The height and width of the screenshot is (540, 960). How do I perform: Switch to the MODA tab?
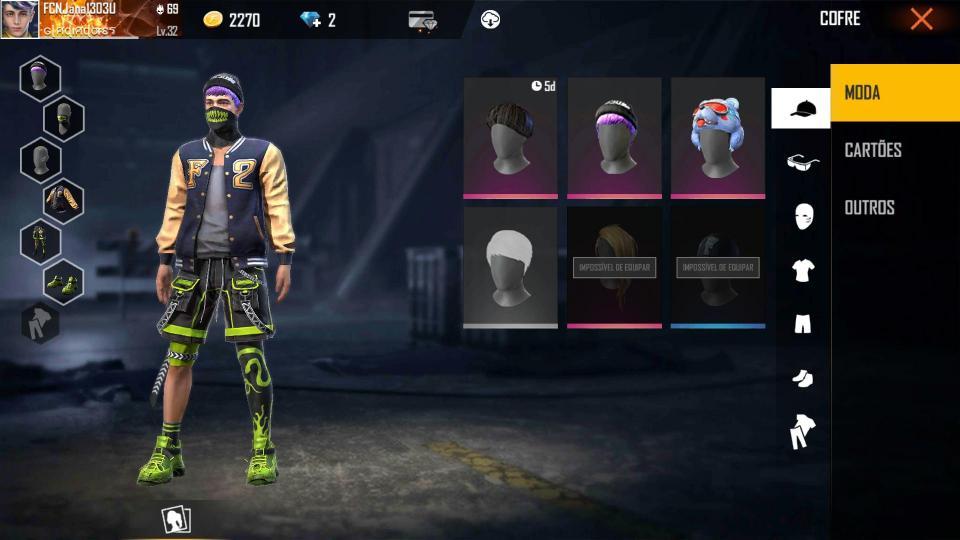[x=894, y=93]
